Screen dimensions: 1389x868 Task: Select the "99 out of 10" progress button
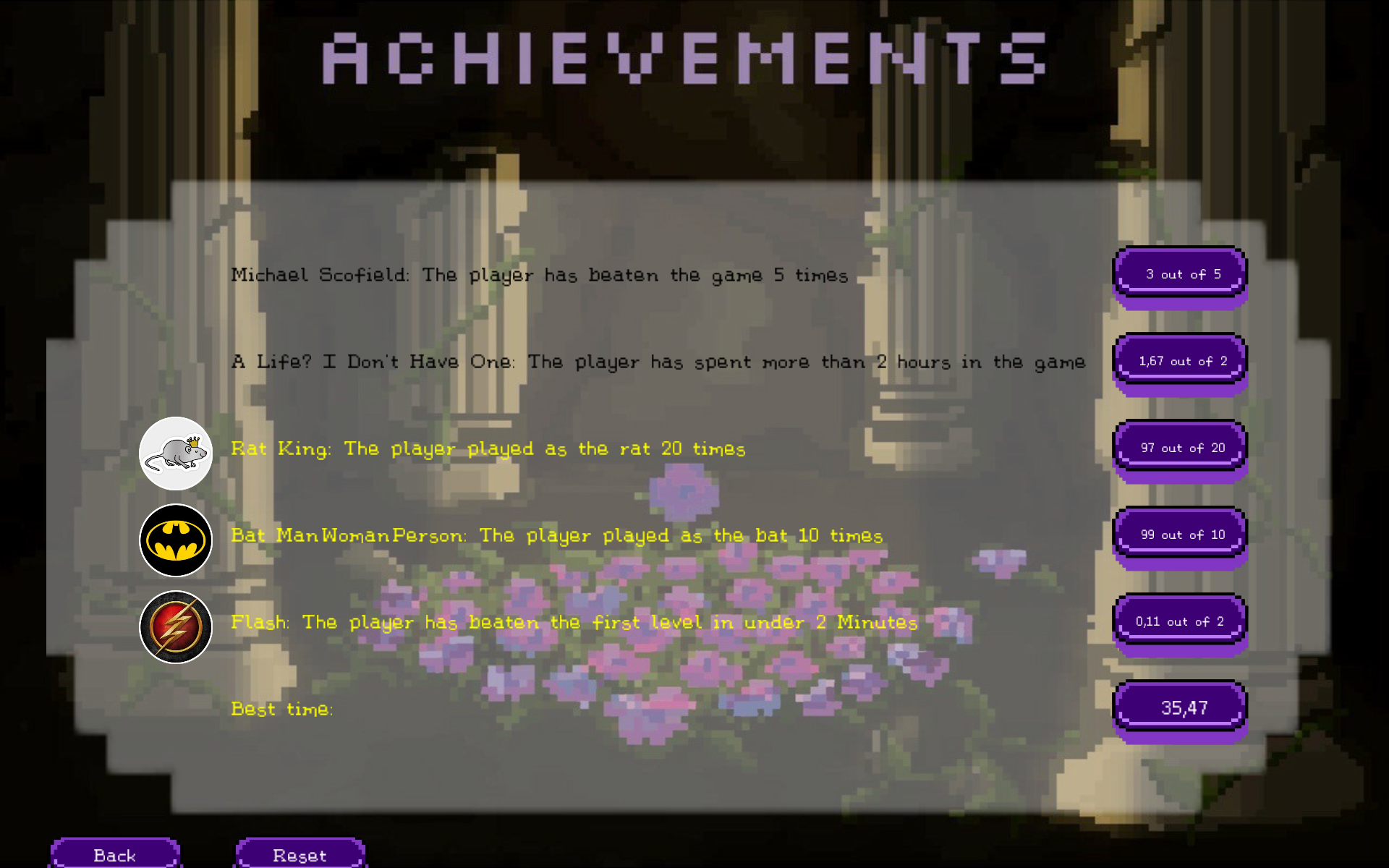point(1180,535)
